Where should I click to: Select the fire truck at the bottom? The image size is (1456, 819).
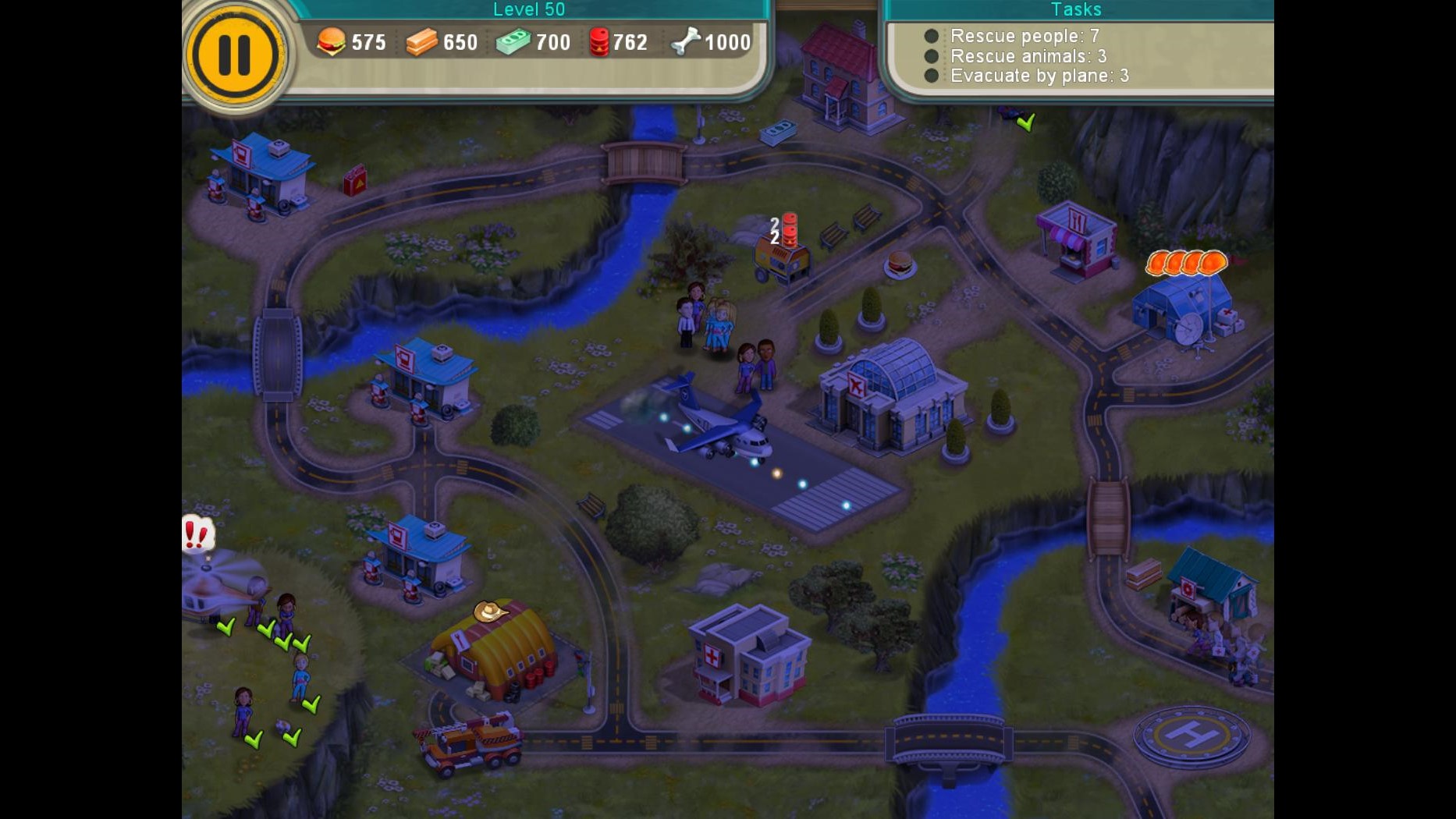[x=471, y=745]
